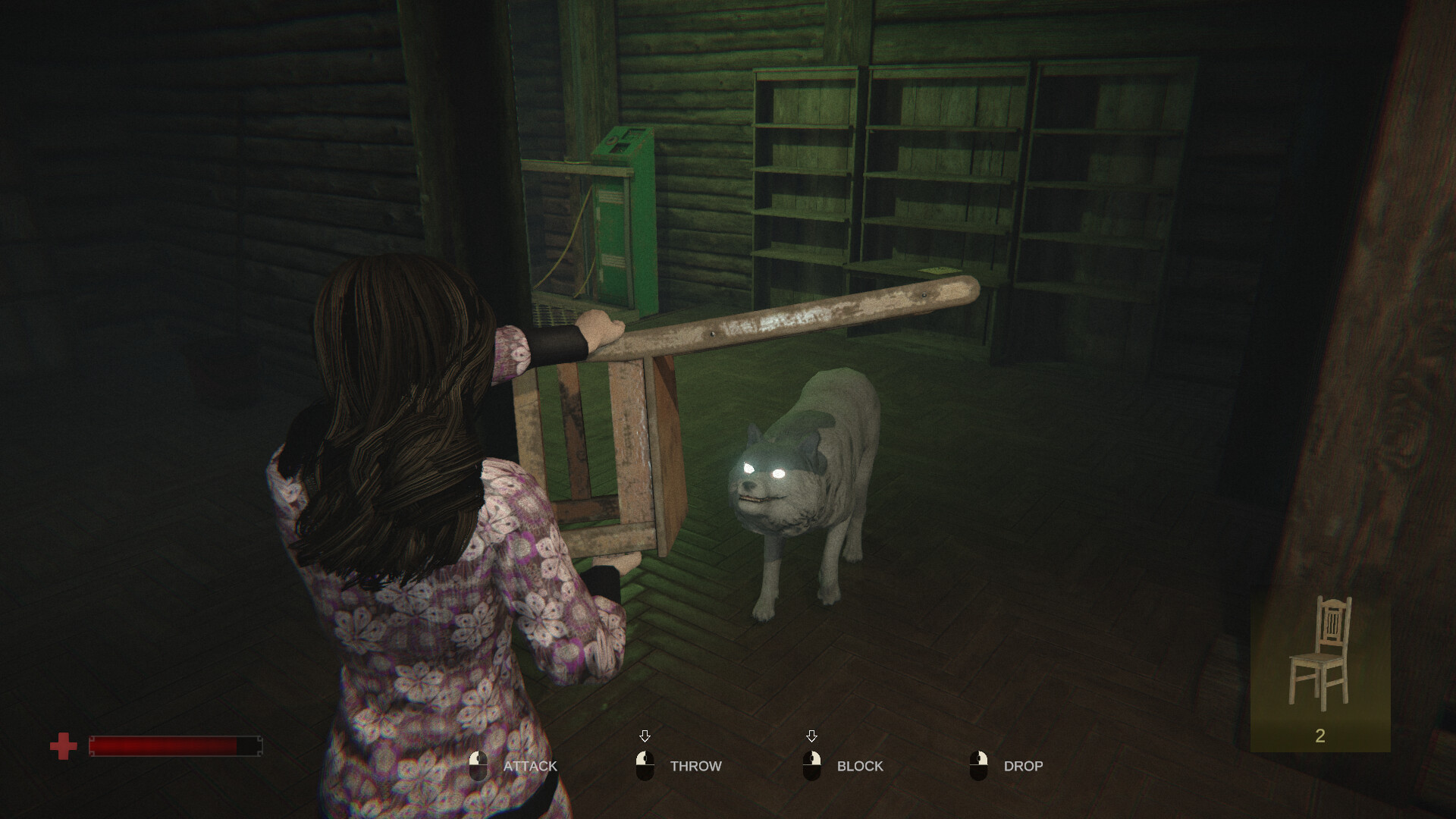
Task: Select the THROW action label
Action: pyautogui.click(x=695, y=766)
